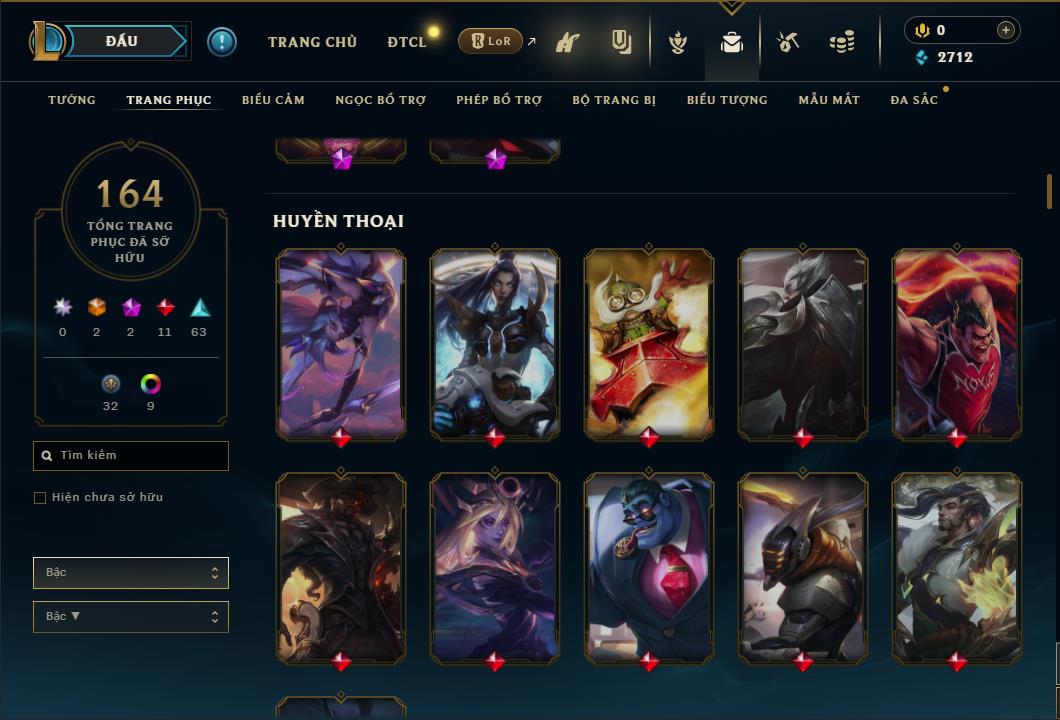This screenshot has width=1060, height=720.
Task: Open the alert exclamation icon
Action: click(222, 41)
